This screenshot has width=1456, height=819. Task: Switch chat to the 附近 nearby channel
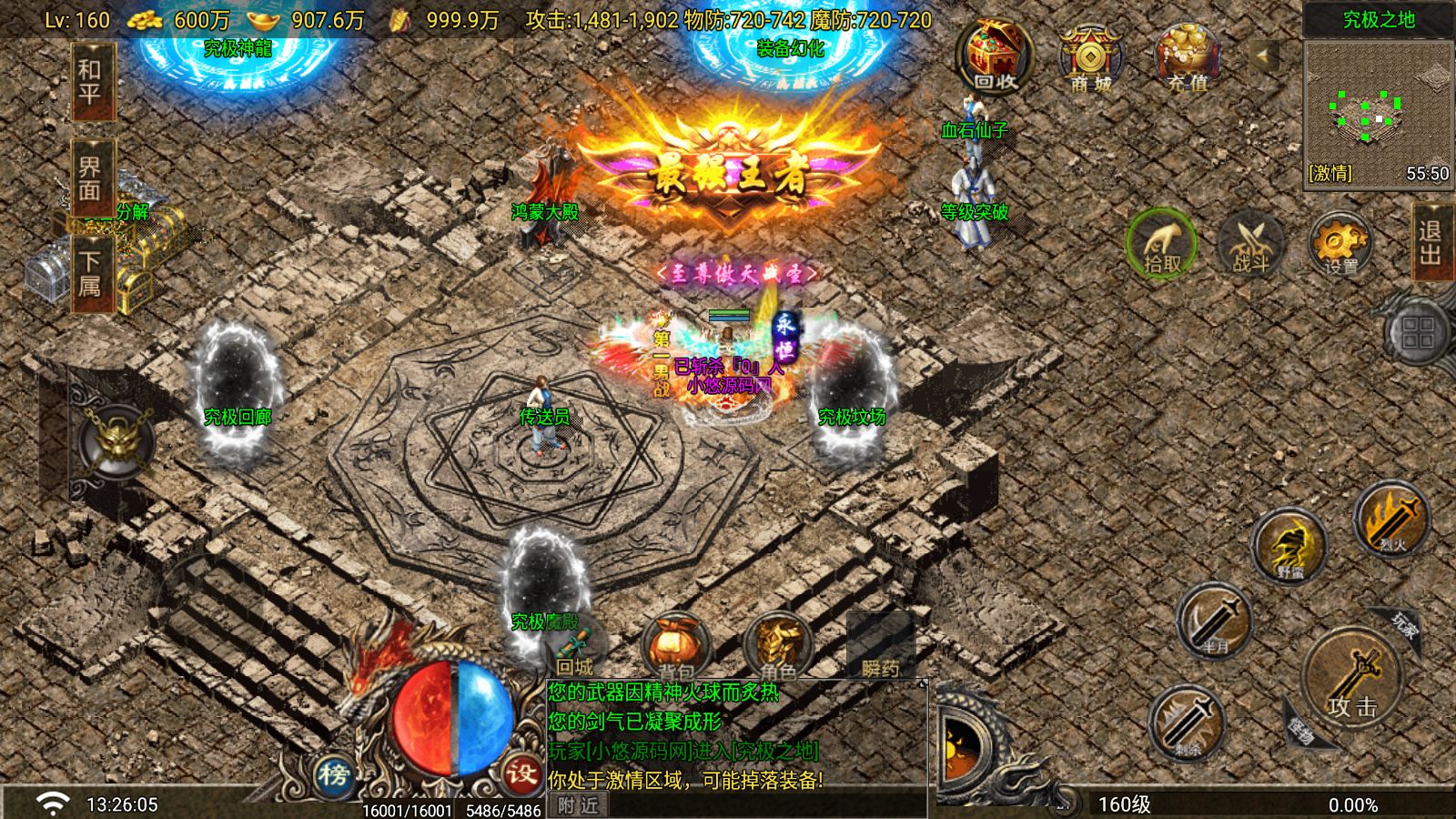click(x=579, y=805)
